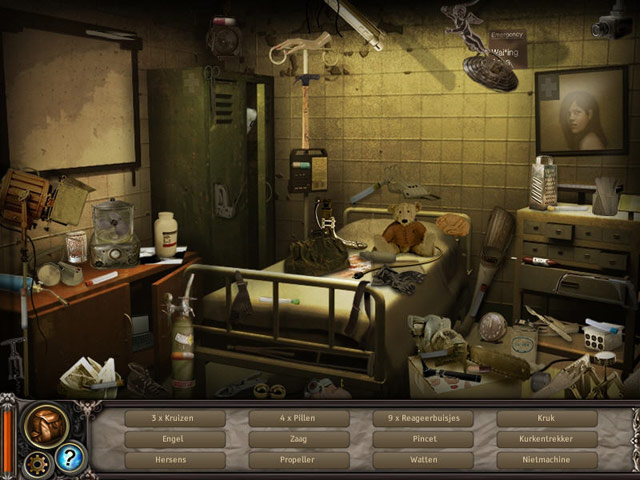This screenshot has width=640, height=480.
Task: Select the 'Engel' item label
Action: (x=175, y=439)
